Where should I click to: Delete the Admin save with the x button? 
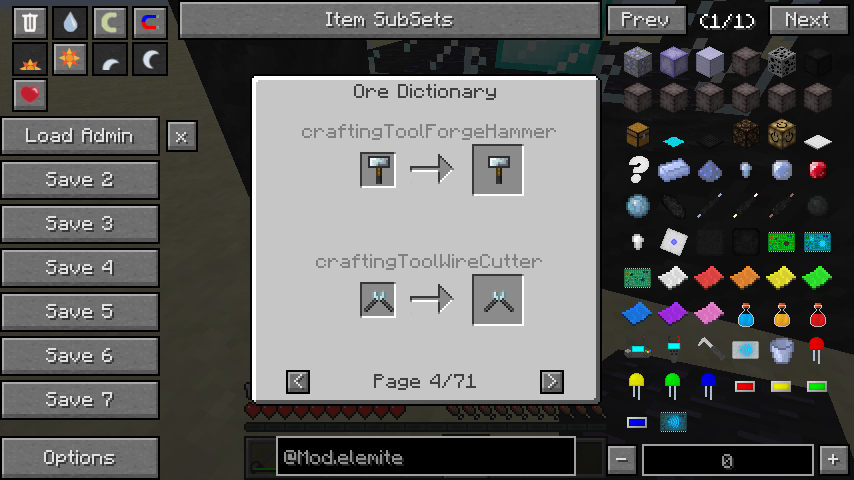[181, 136]
